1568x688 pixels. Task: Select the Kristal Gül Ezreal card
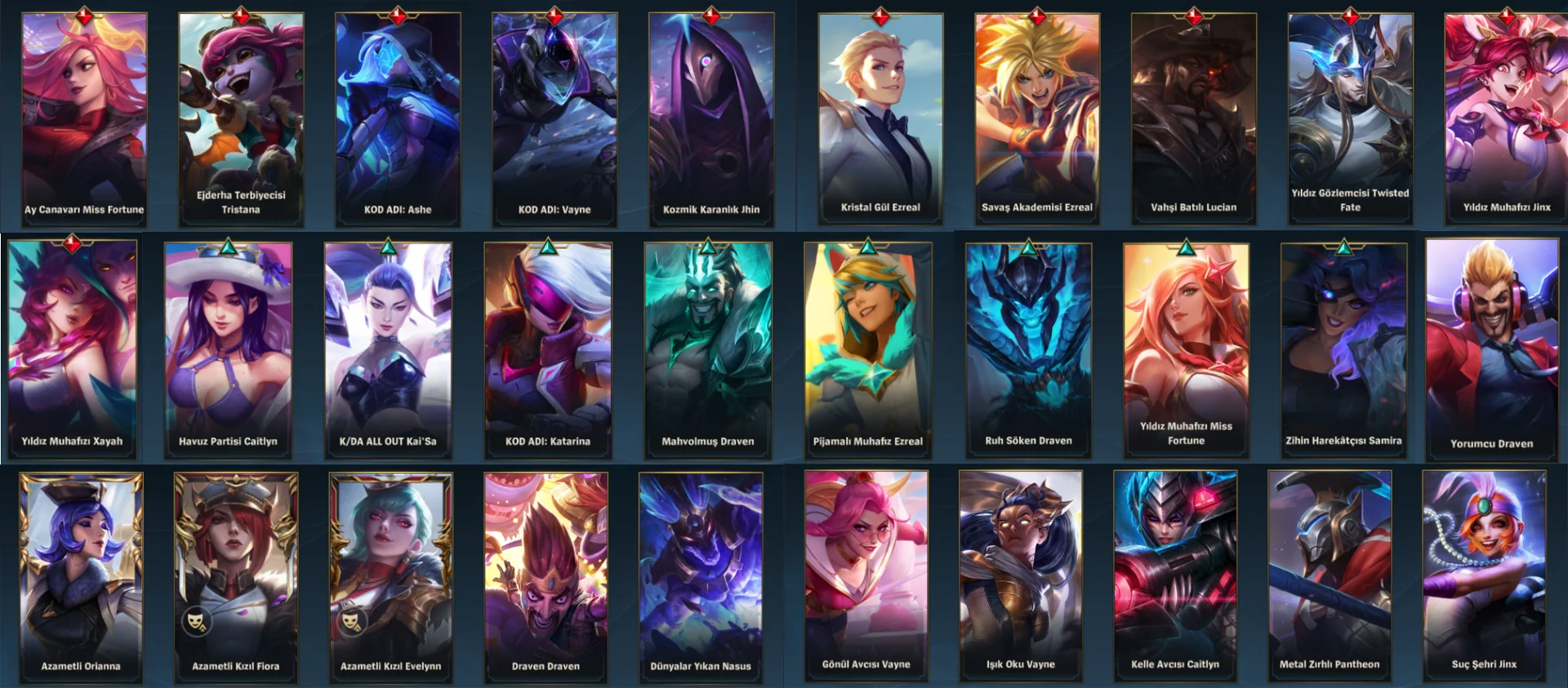(880, 118)
